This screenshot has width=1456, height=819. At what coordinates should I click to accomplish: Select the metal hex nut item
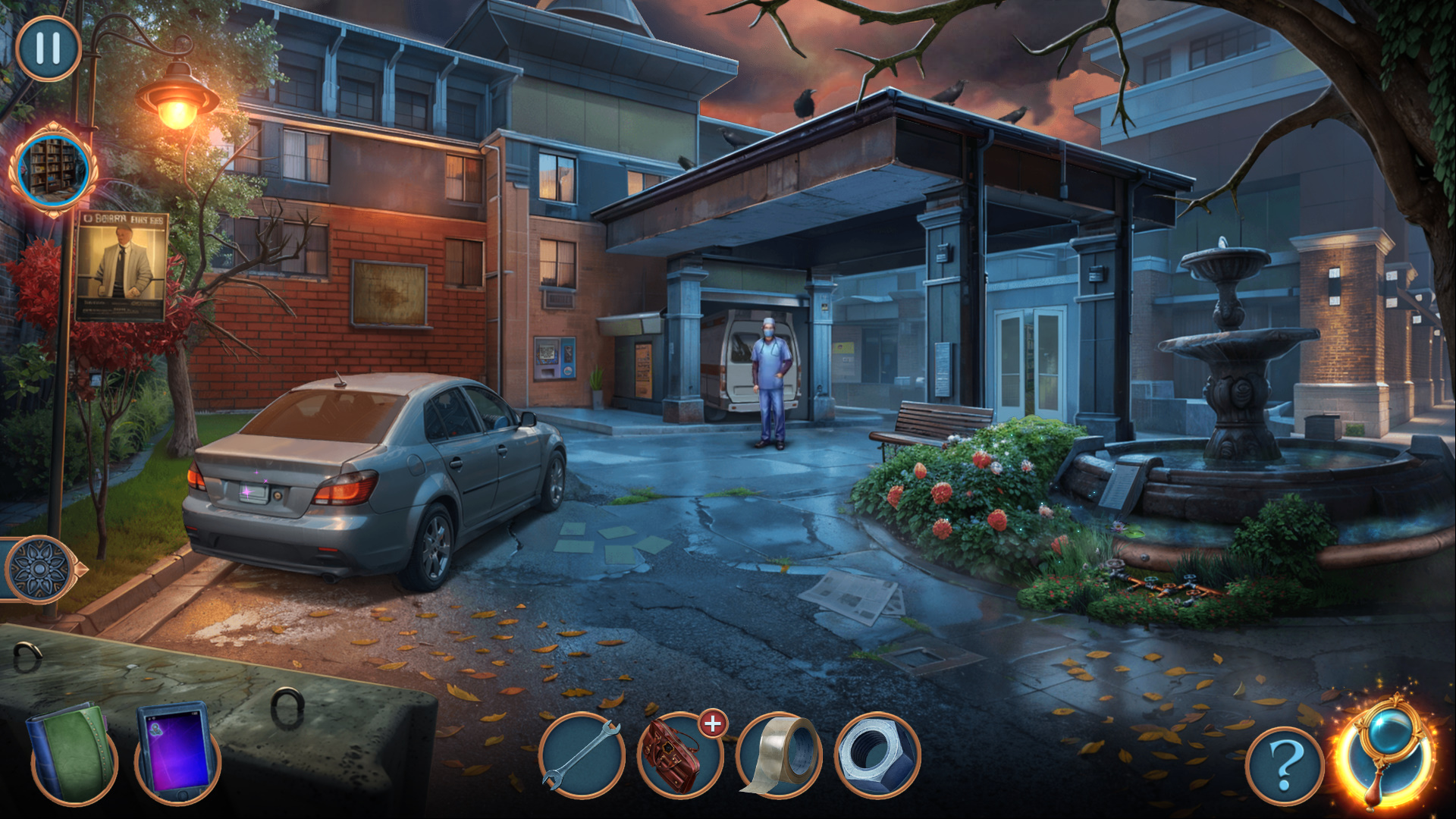click(x=877, y=755)
